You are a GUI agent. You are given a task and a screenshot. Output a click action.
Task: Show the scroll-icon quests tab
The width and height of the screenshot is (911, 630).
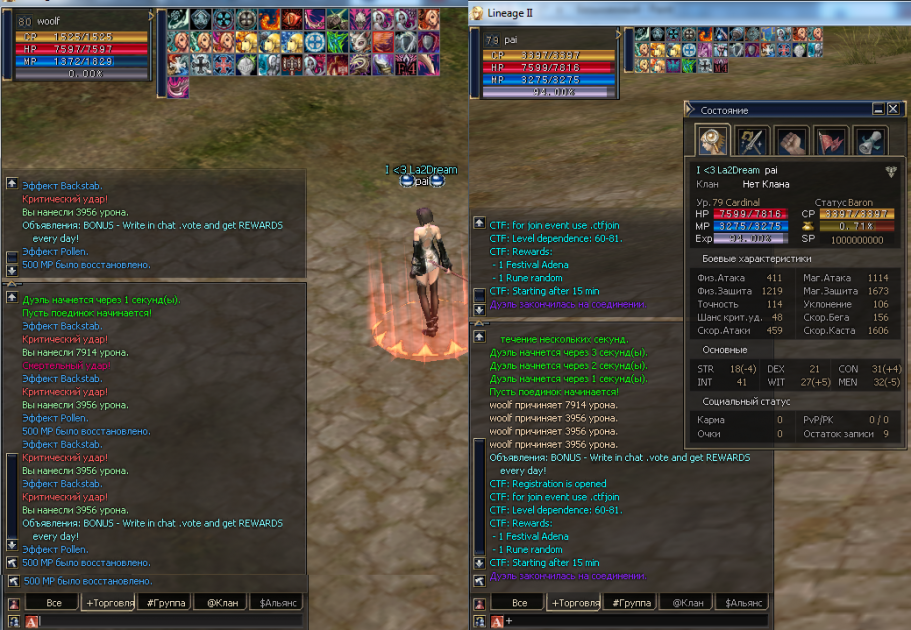click(x=868, y=141)
